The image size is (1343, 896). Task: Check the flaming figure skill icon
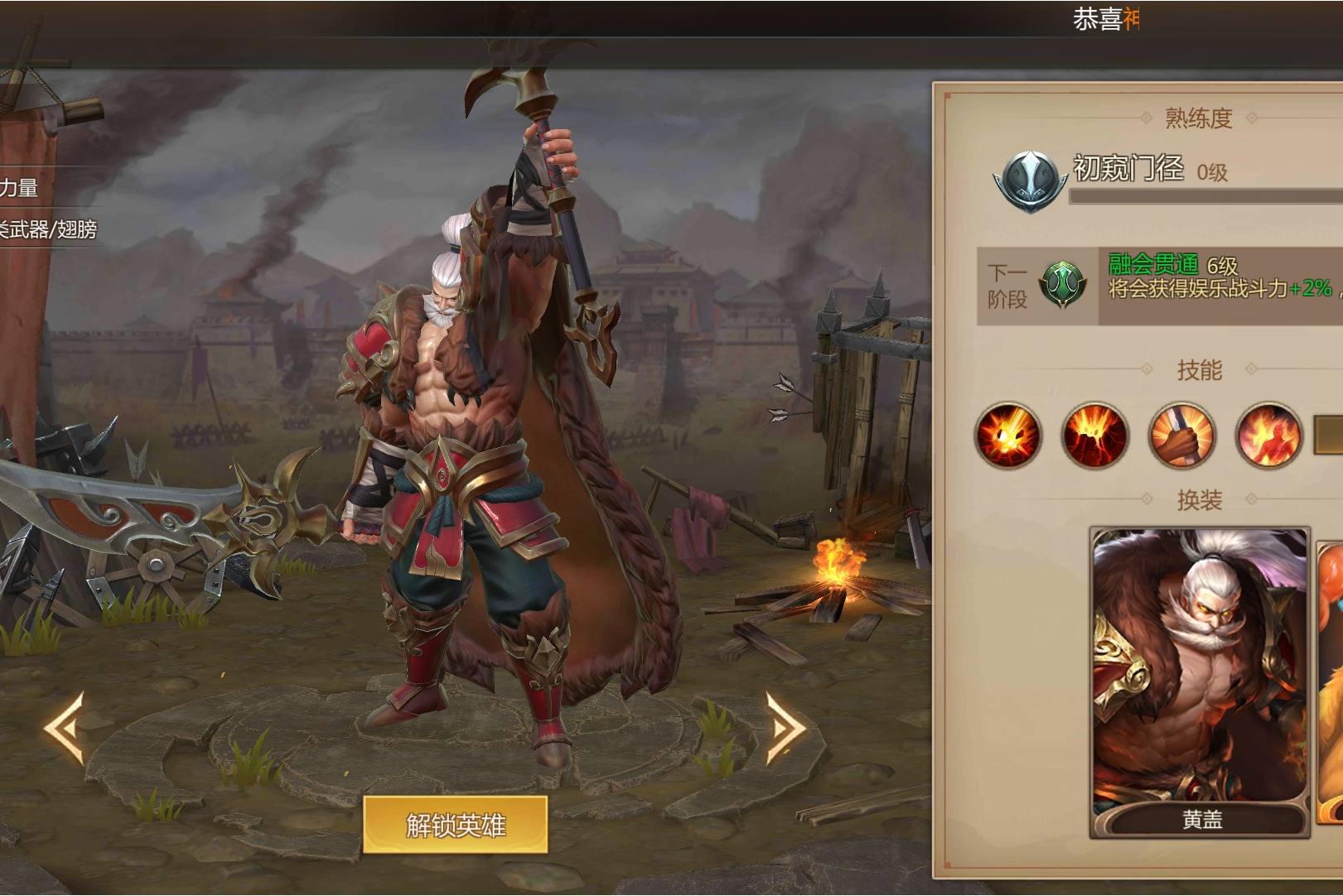tap(1268, 436)
